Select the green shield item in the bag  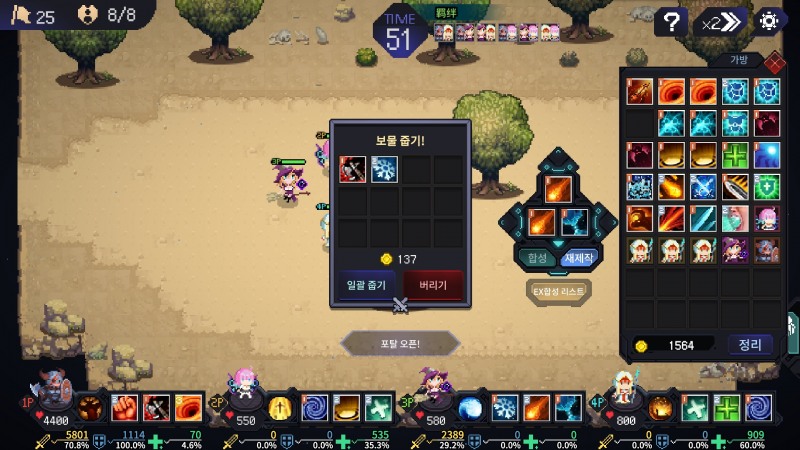(767, 187)
